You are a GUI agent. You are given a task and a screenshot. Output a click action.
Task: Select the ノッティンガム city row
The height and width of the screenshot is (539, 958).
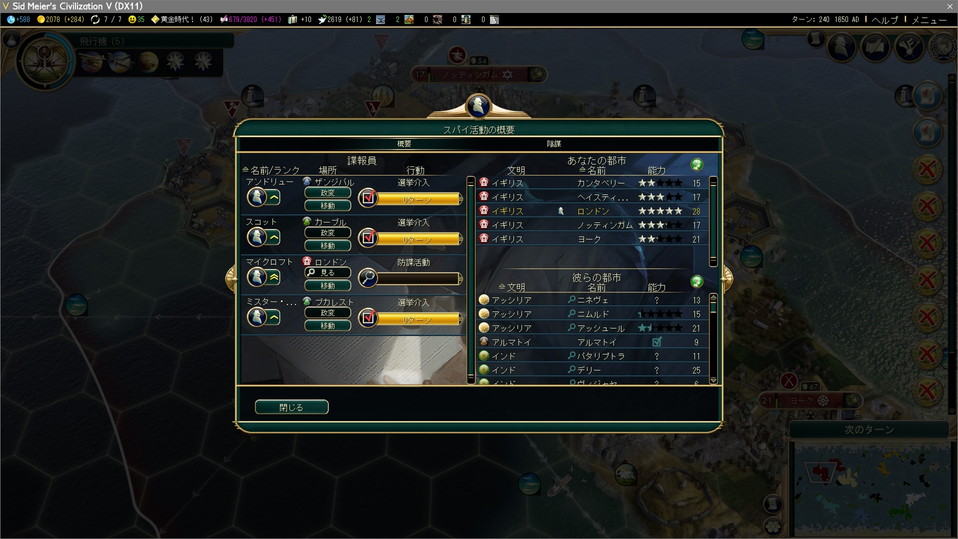[x=600, y=225]
